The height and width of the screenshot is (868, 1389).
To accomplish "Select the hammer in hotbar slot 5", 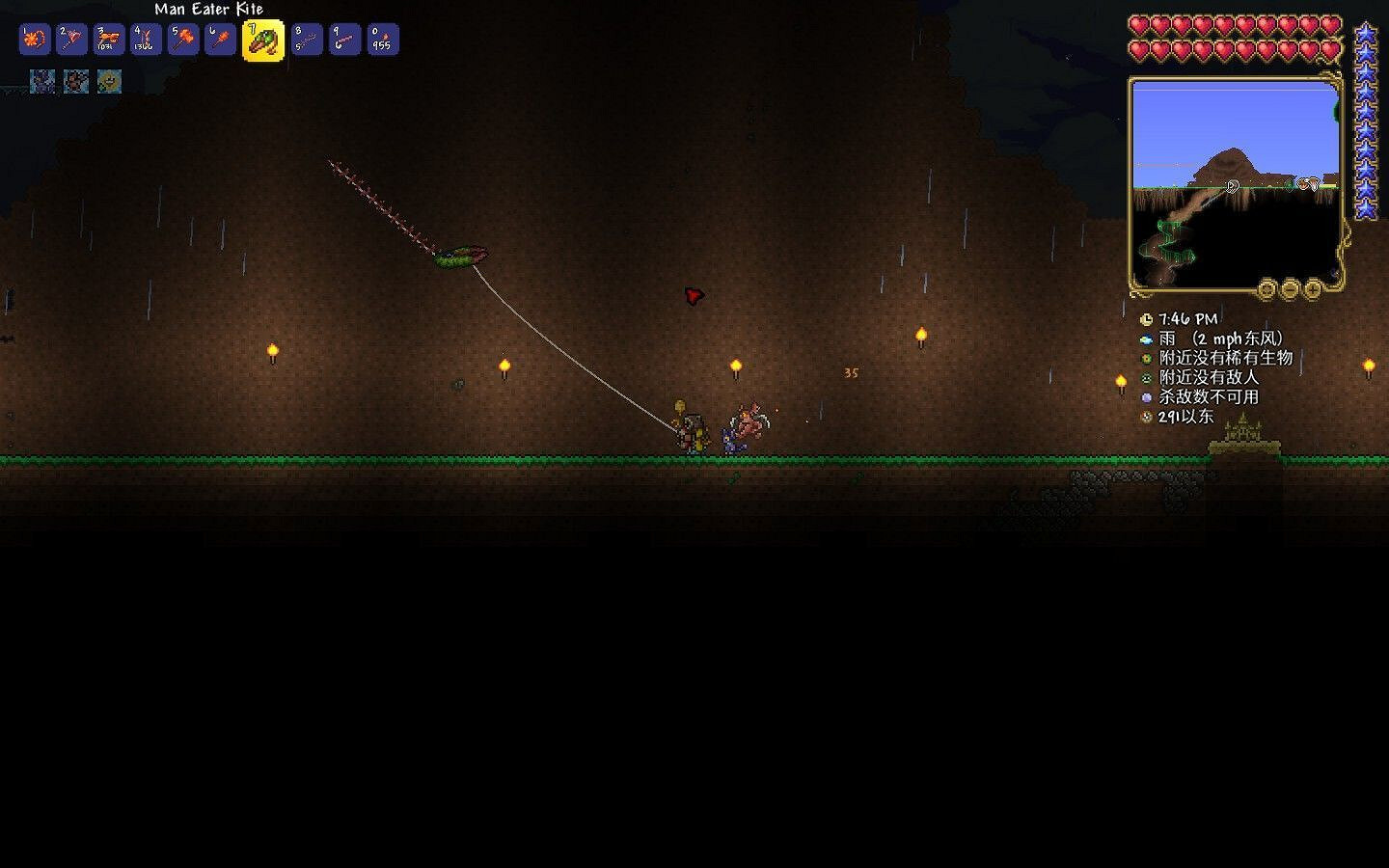I will [x=181, y=40].
